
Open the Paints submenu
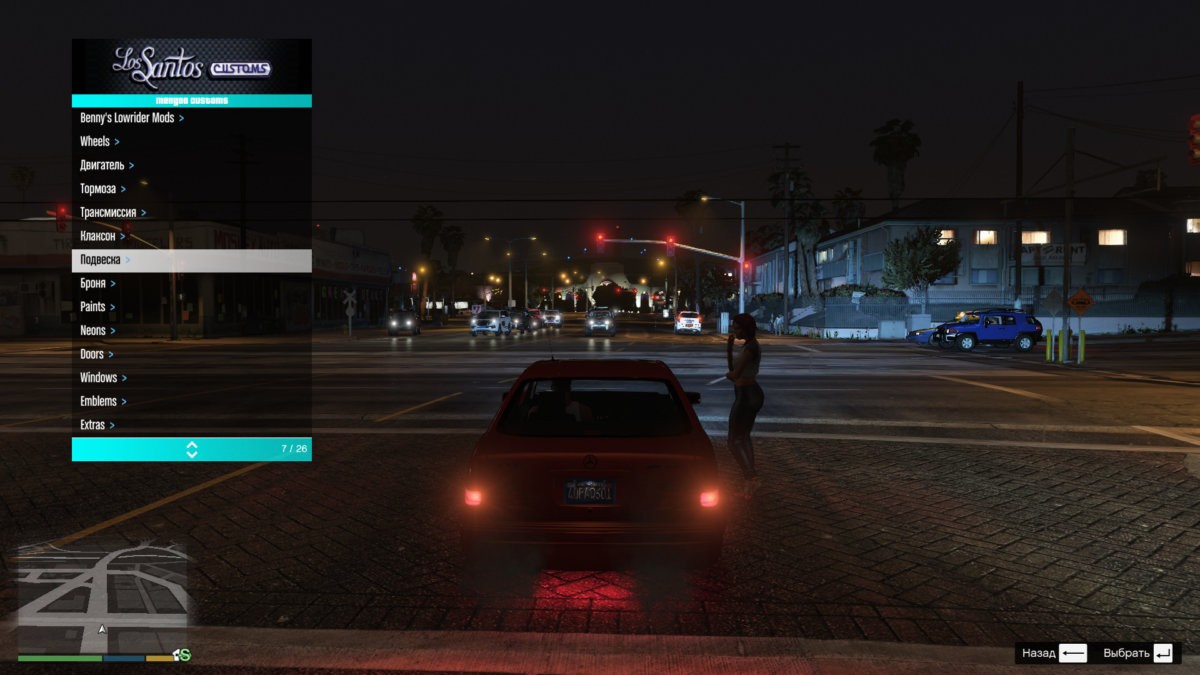(94, 307)
